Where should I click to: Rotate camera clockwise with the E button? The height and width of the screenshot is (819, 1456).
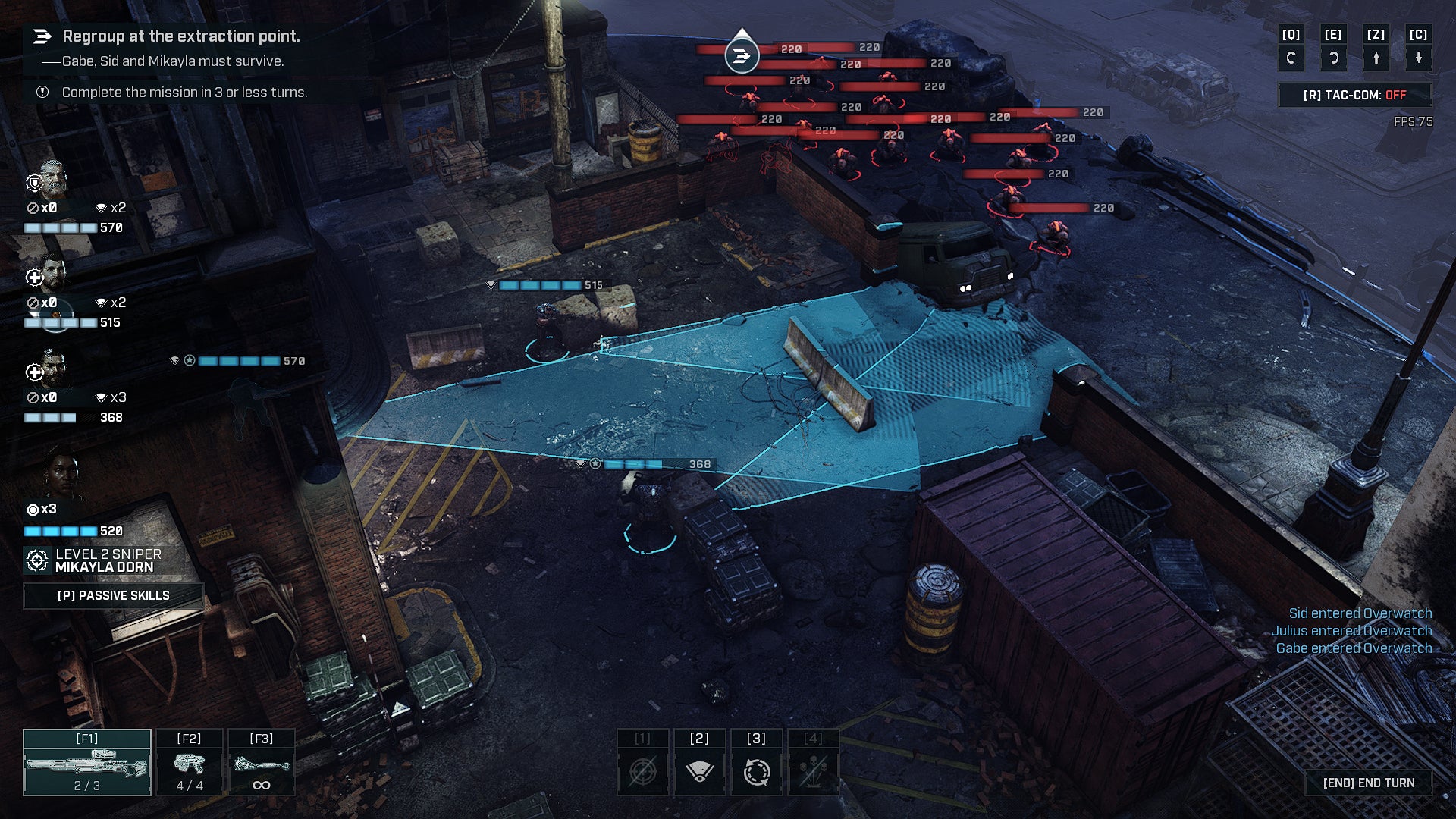pyautogui.click(x=1333, y=58)
